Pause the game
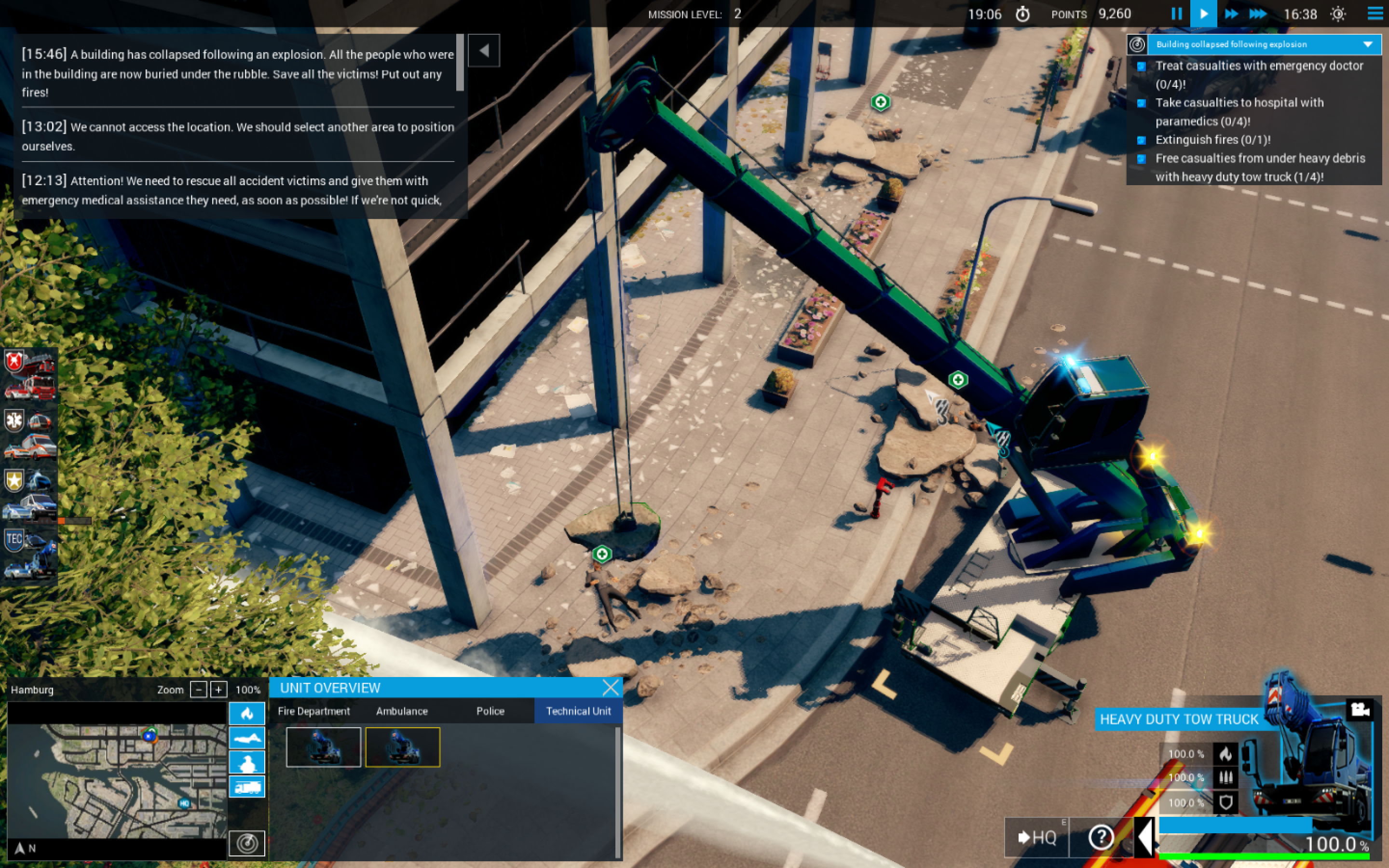The image size is (1389, 868). click(1176, 14)
